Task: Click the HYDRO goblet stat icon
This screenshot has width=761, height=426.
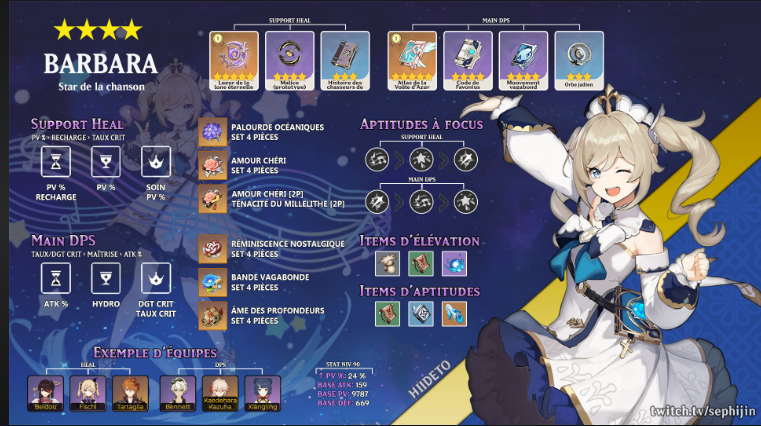Action: 105,280
